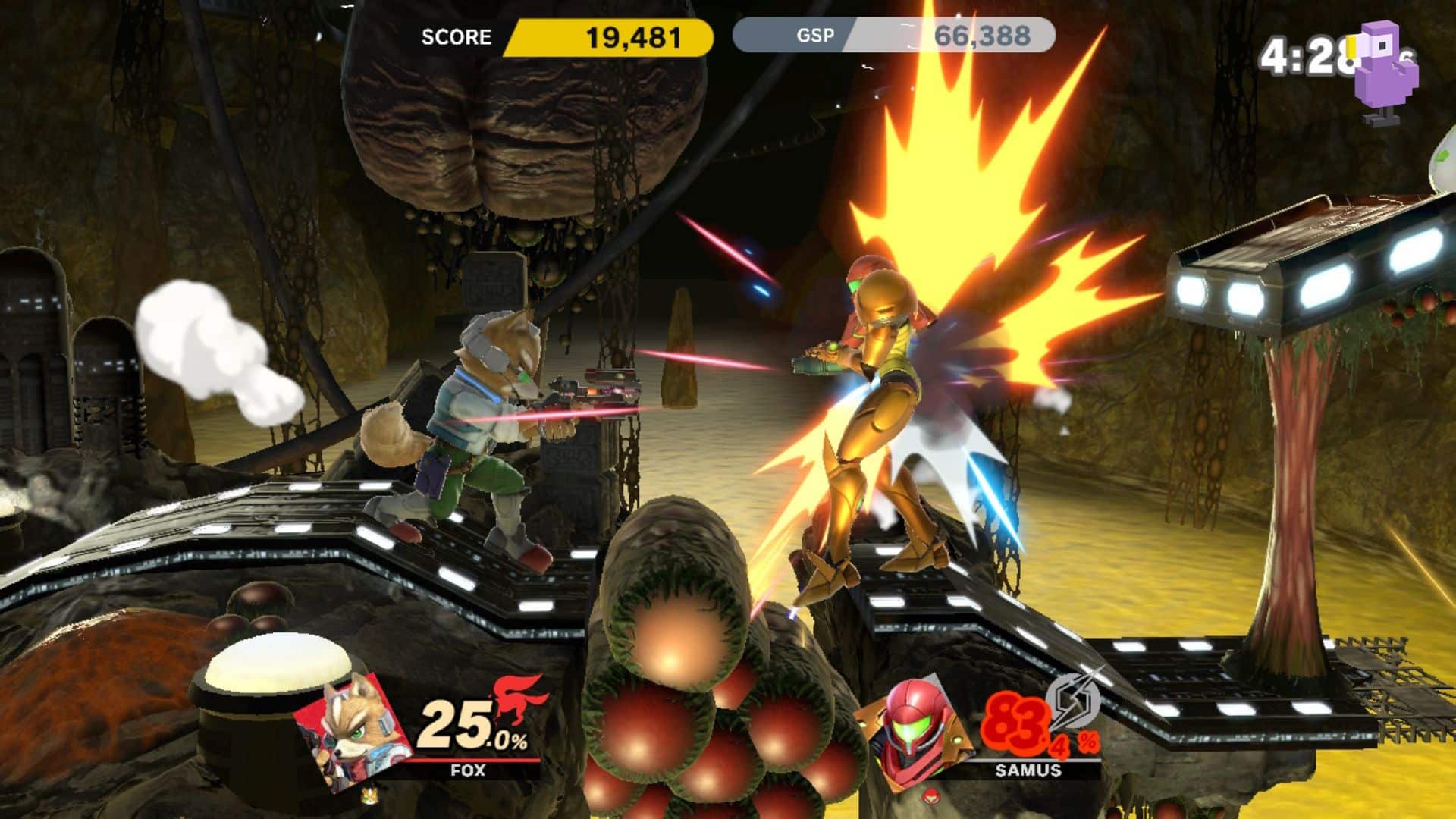Image resolution: width=1456 pixels, height=819 pixels.
Task: Select the SAMUS name label
Action: [1028, 770]
